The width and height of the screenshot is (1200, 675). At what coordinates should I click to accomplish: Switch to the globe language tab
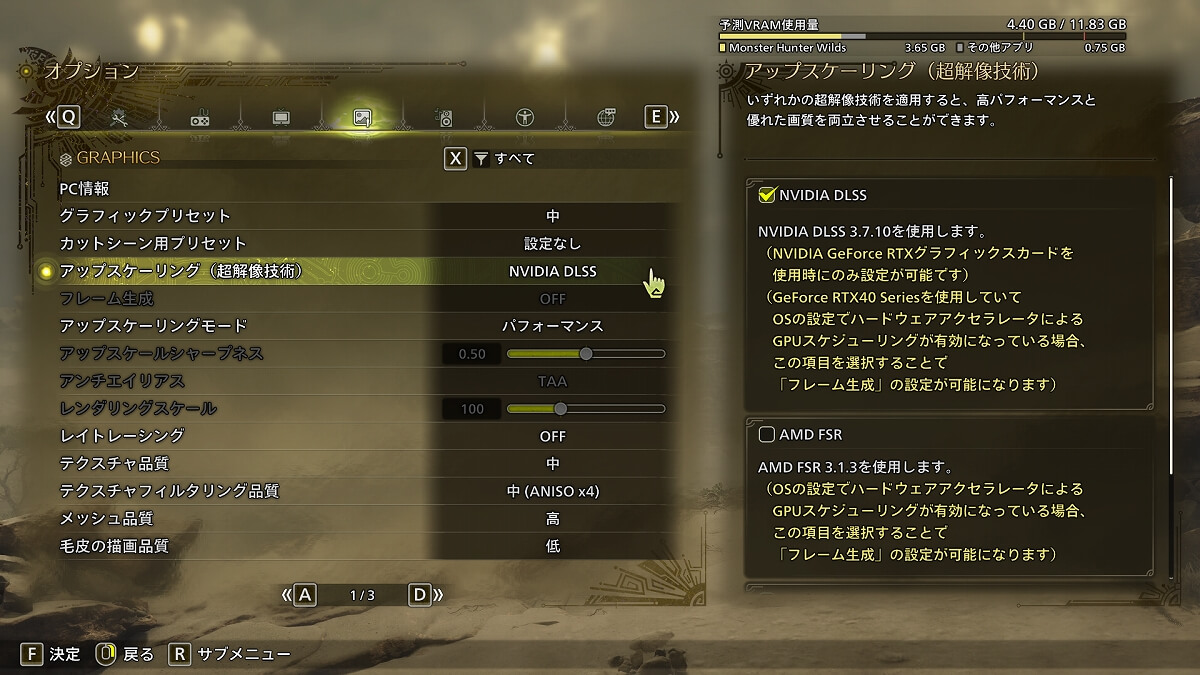pyautogui.click(x=605, y=118)
